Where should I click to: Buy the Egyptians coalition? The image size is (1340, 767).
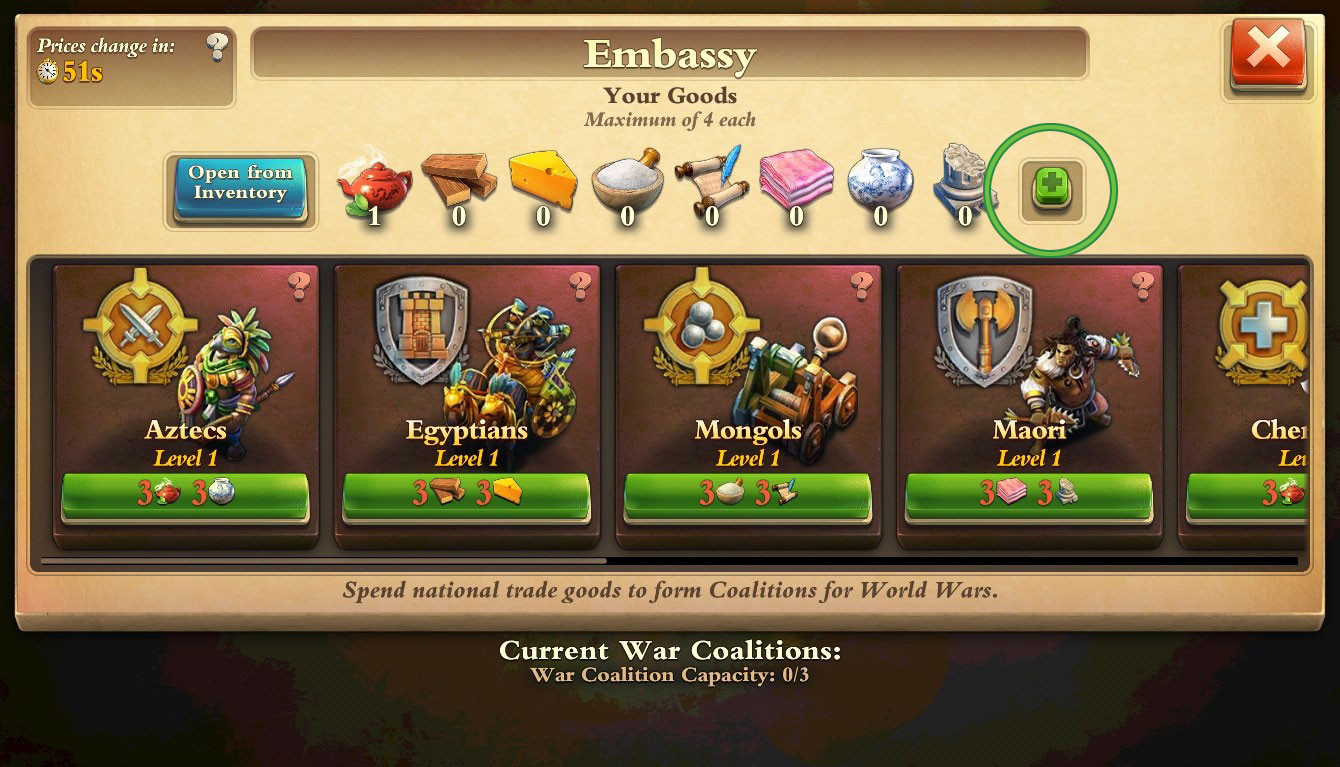[x=466, y=496]
